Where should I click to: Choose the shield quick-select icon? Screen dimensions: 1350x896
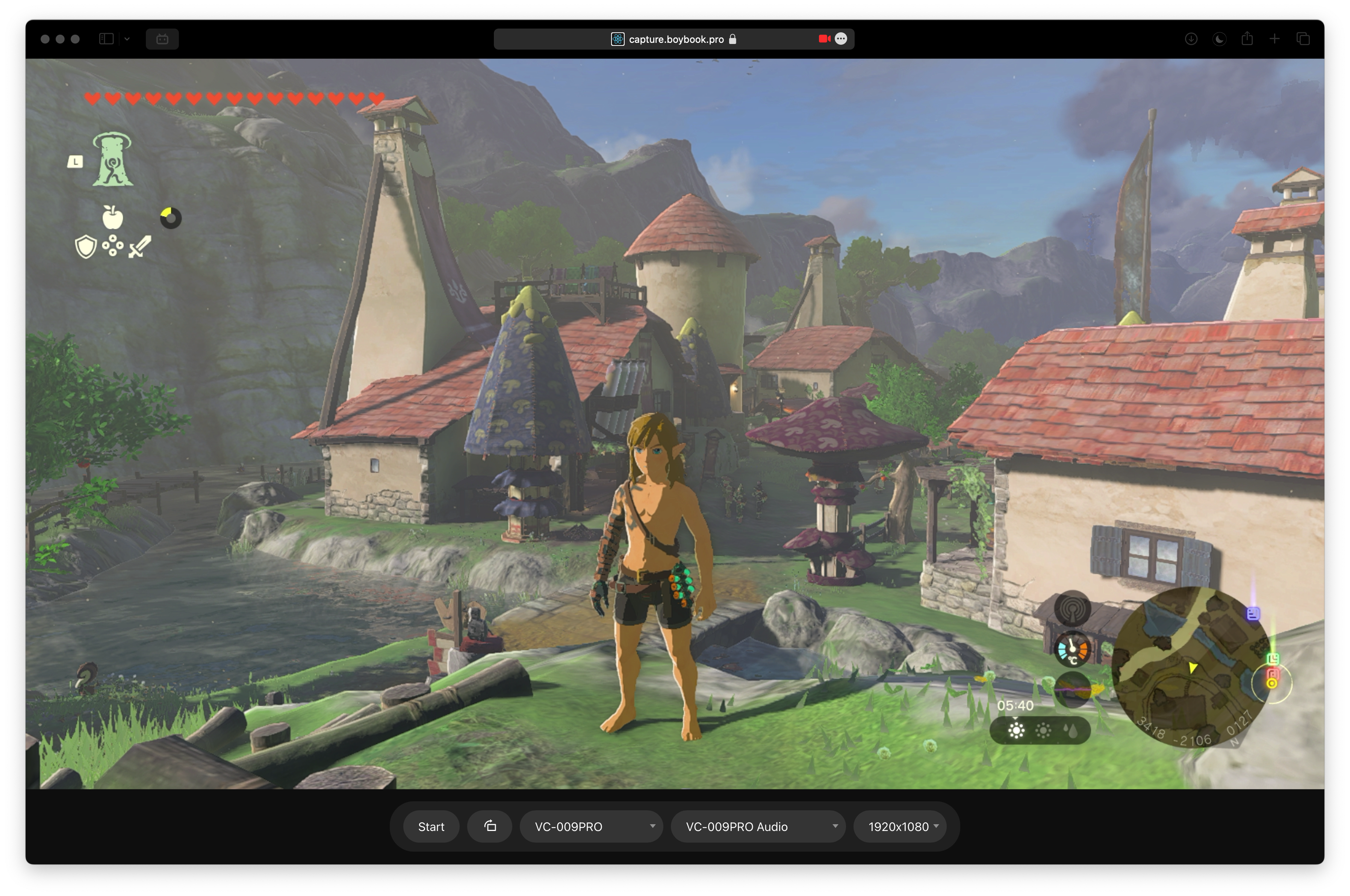pos(86,247)
